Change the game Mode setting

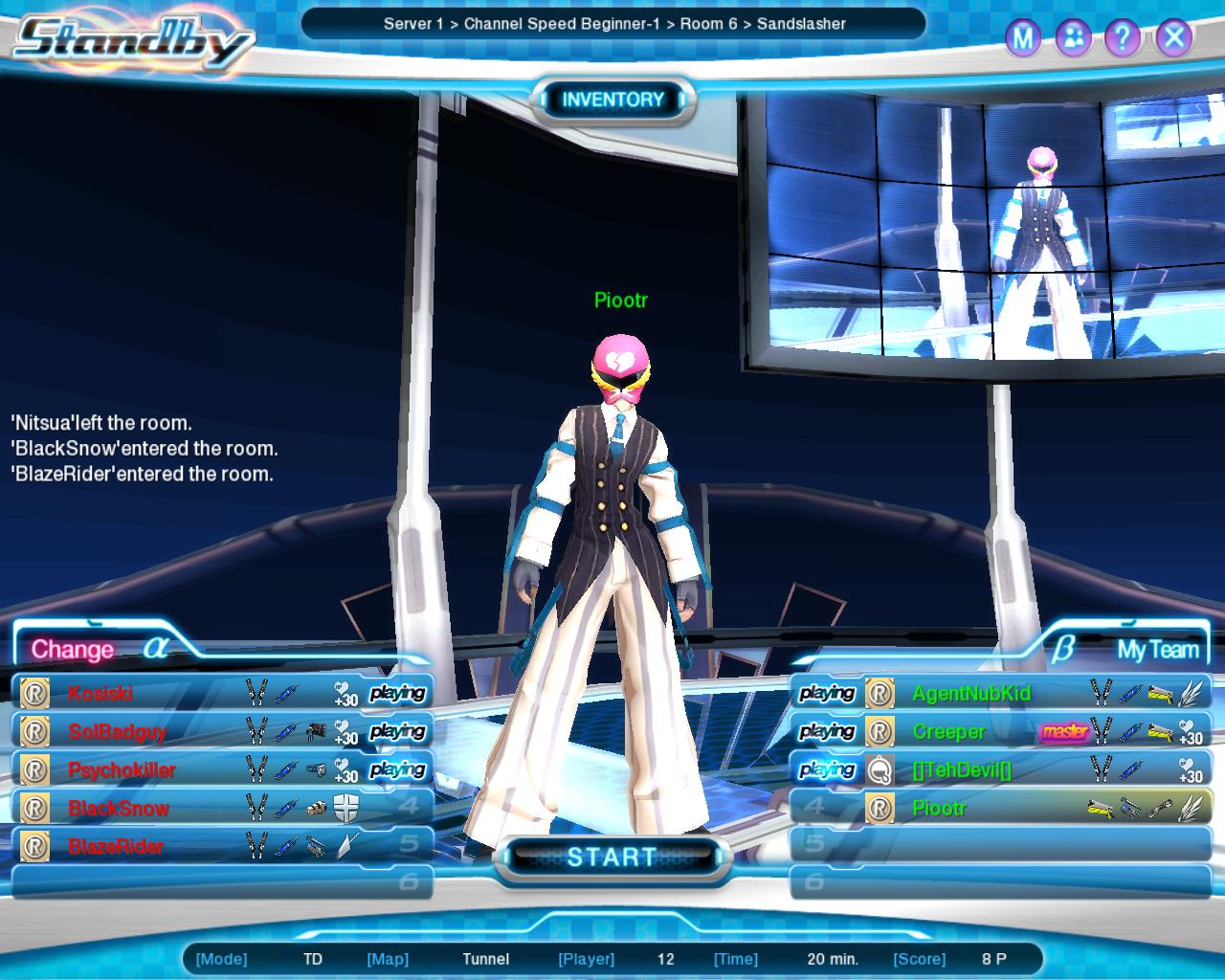[x=313, y=958]
